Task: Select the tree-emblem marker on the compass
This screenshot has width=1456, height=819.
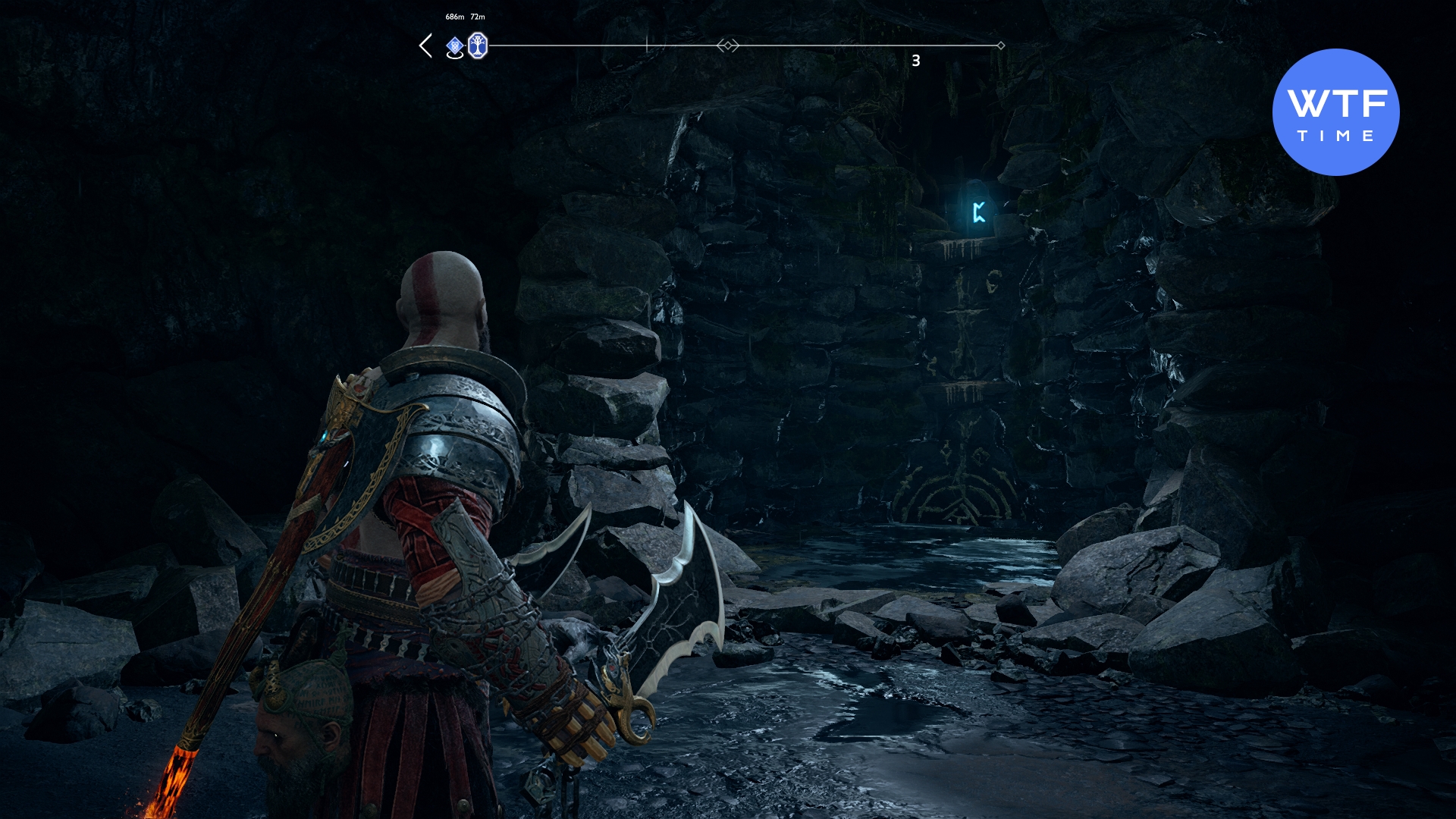Action: pos(477,45)
